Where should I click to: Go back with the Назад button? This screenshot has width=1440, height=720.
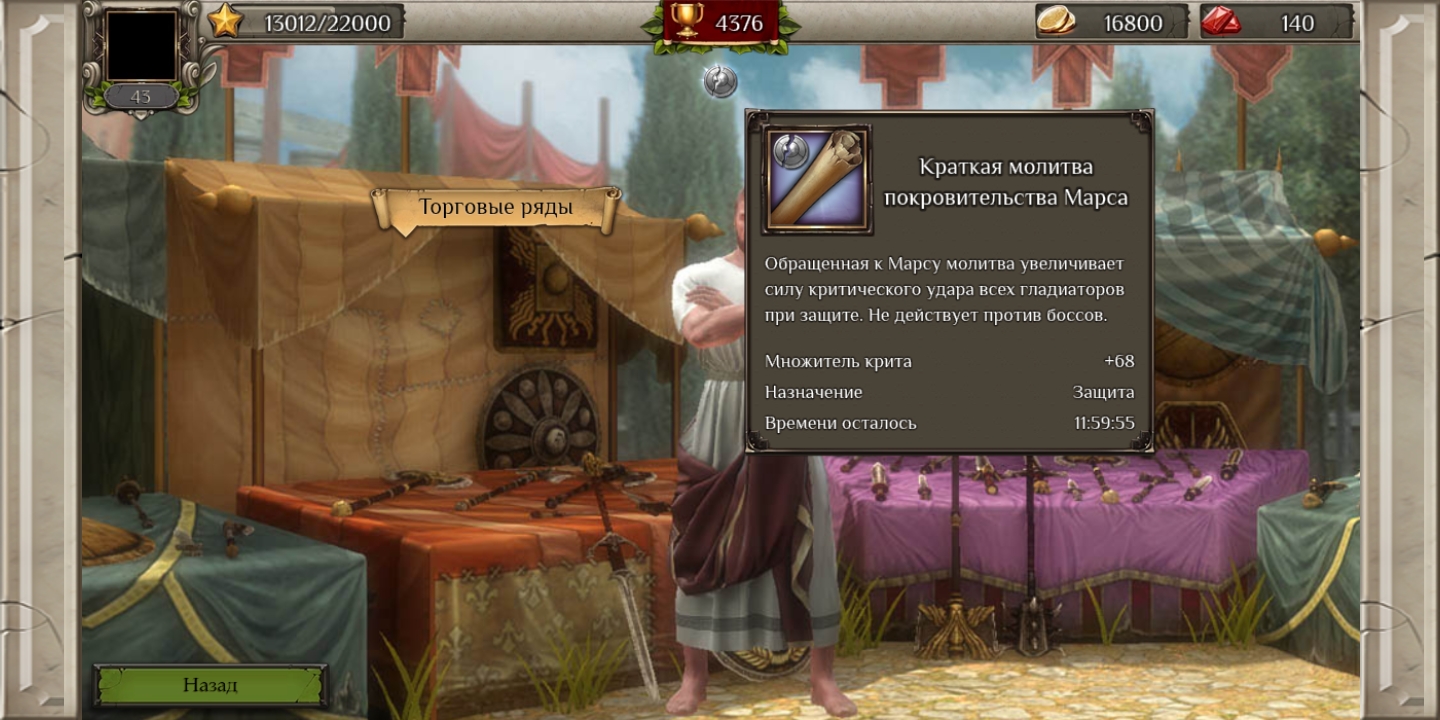click(x=210, y=685)
